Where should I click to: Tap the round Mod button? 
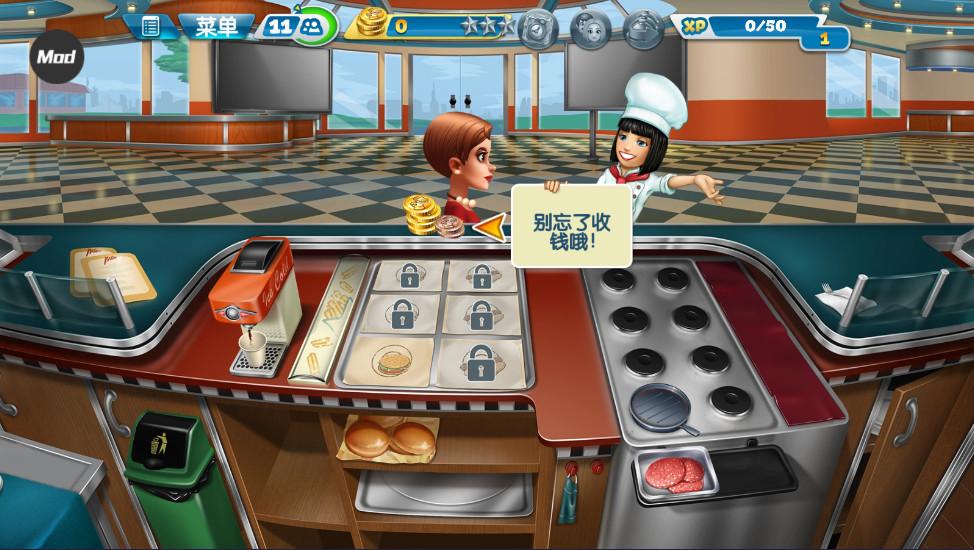tap(57, 57)
